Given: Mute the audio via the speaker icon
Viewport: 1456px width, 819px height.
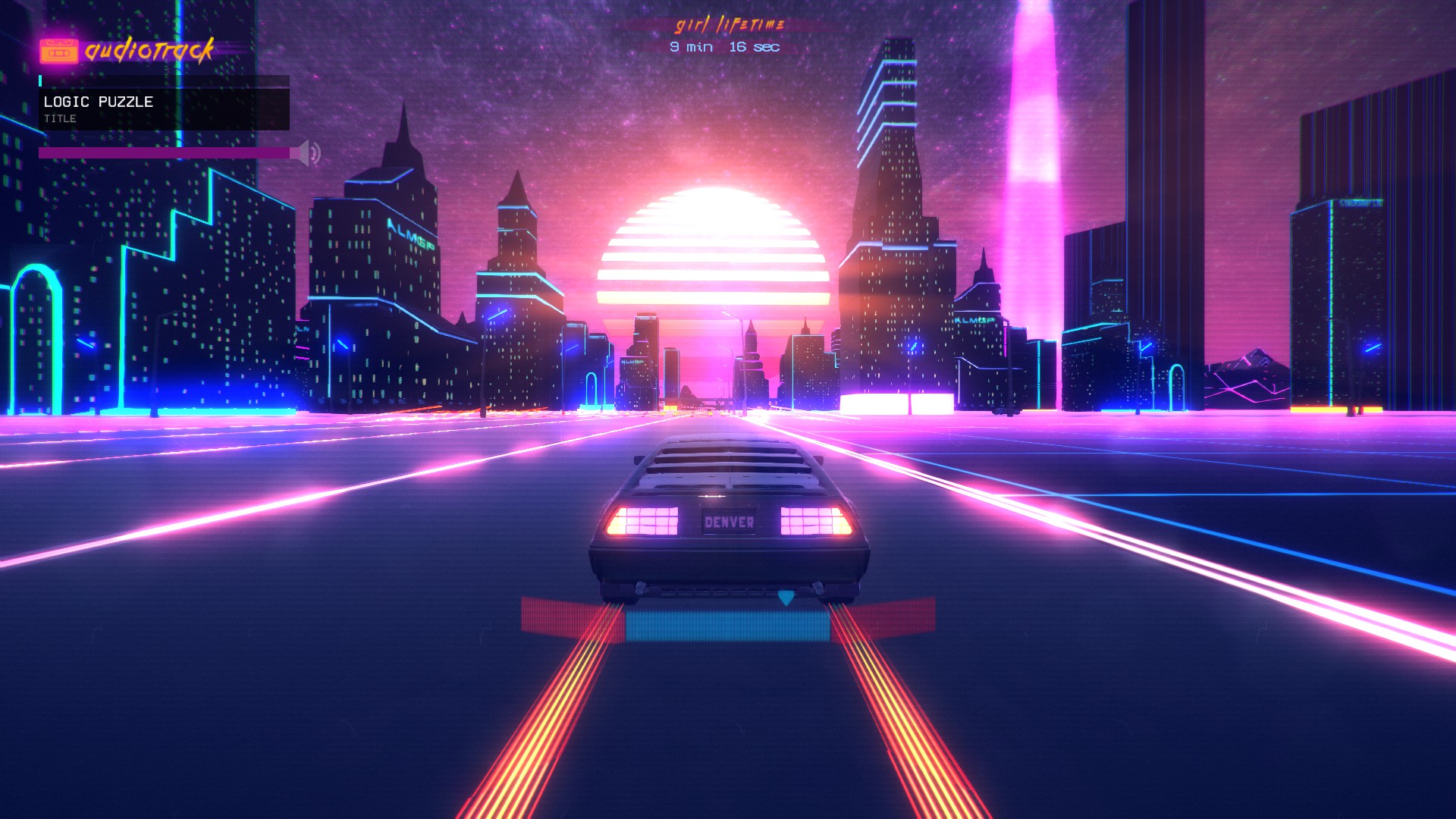Looking at the screenshot, I should click(x=308, y=152).
